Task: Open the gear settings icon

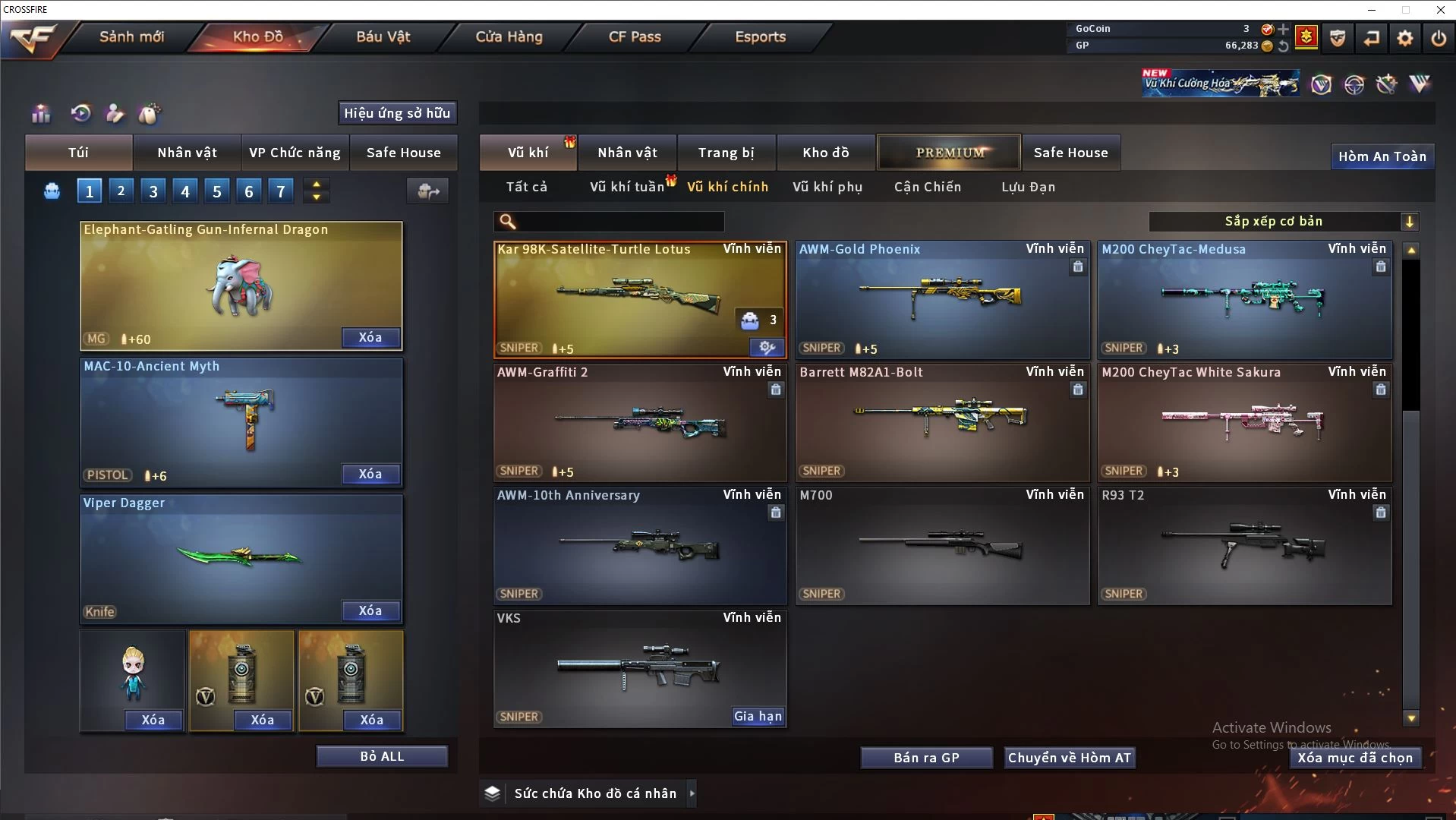Action: (1405, 37)
